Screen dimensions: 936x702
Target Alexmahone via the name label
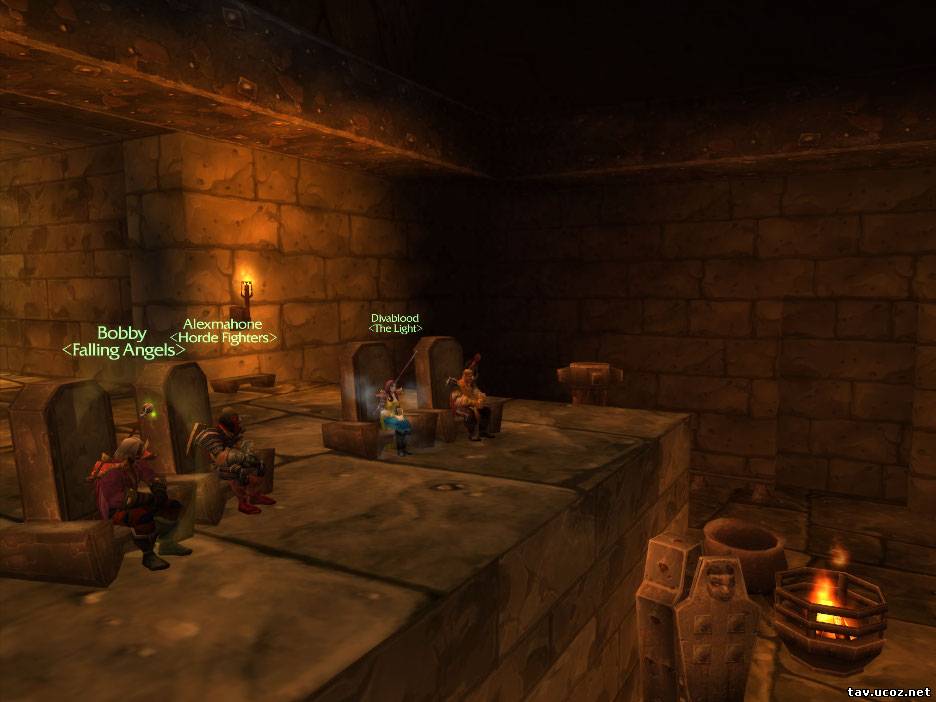point(222,324)
